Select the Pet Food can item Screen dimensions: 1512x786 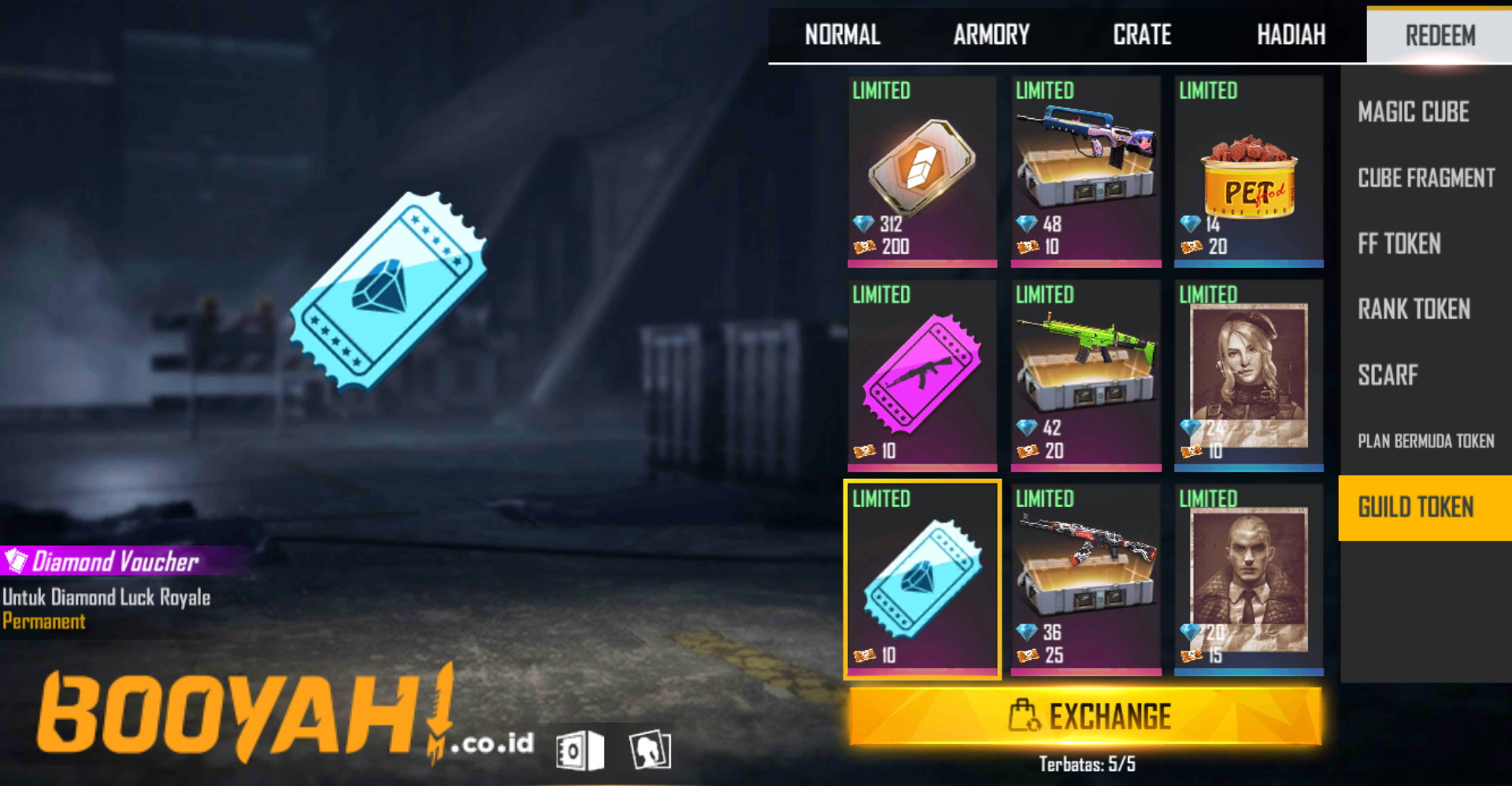[x=1248, y=172]
